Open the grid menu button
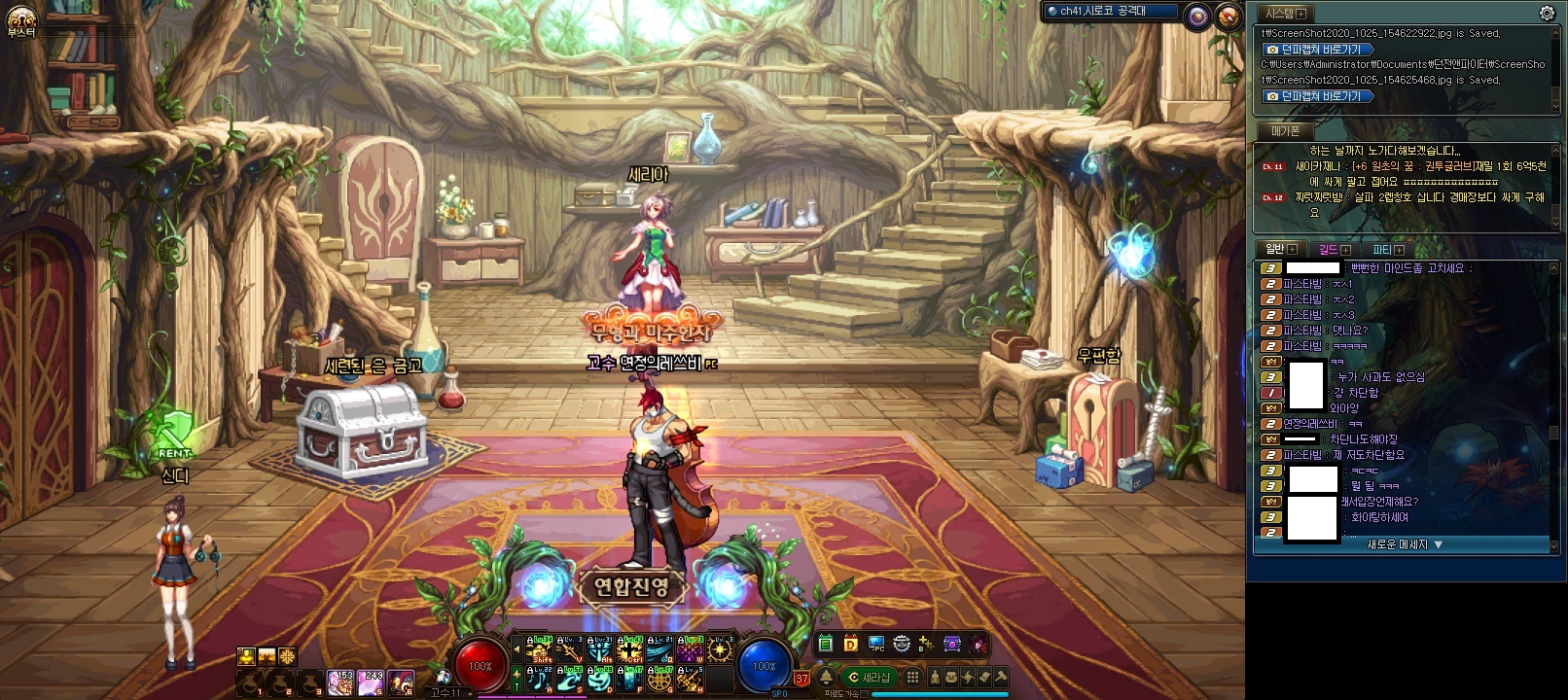 click(x=912, y=678)
